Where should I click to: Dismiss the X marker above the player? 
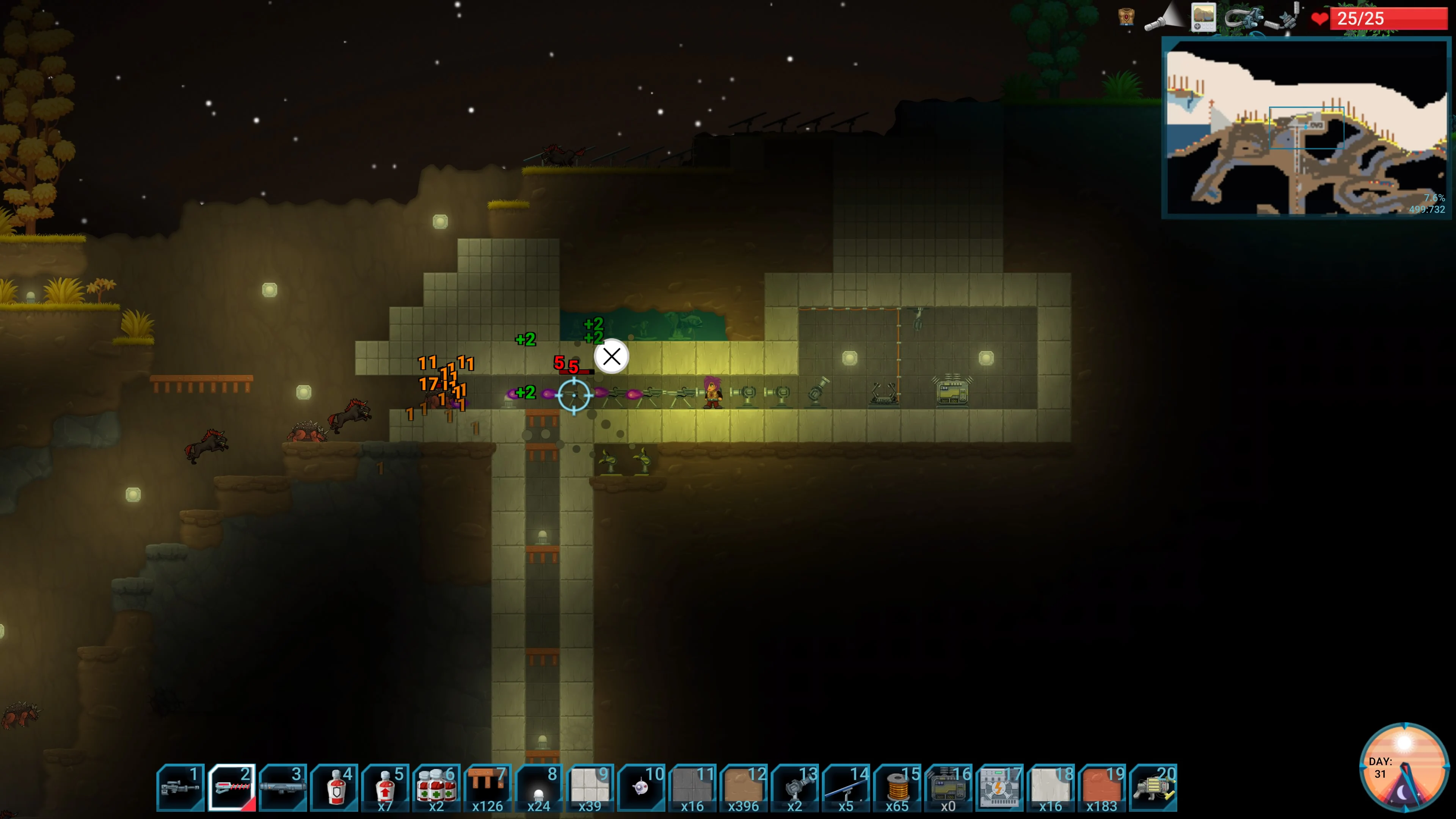(x=612, y=356)
